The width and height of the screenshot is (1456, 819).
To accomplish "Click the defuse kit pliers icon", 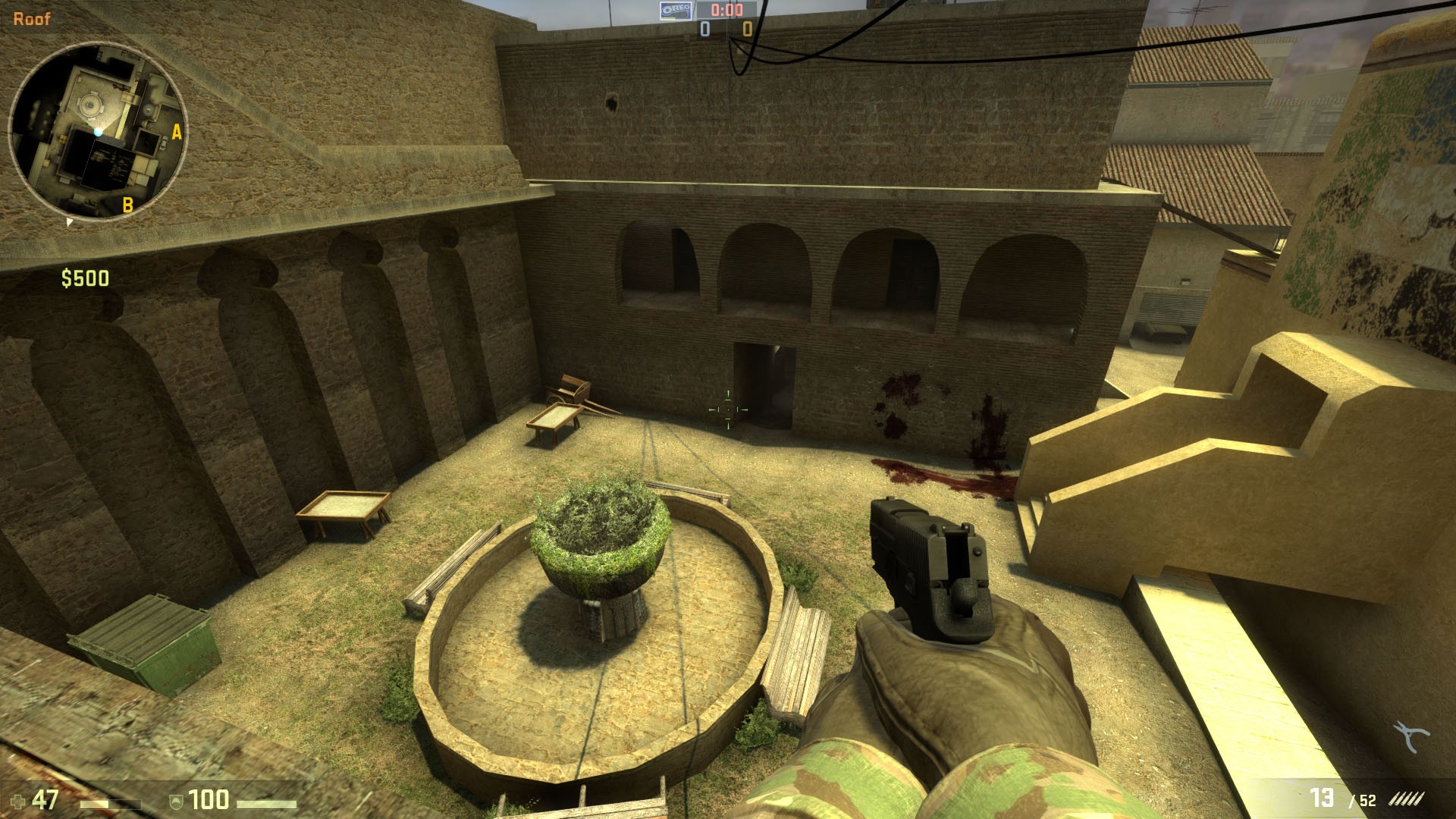I will (x=1410, y=736).
